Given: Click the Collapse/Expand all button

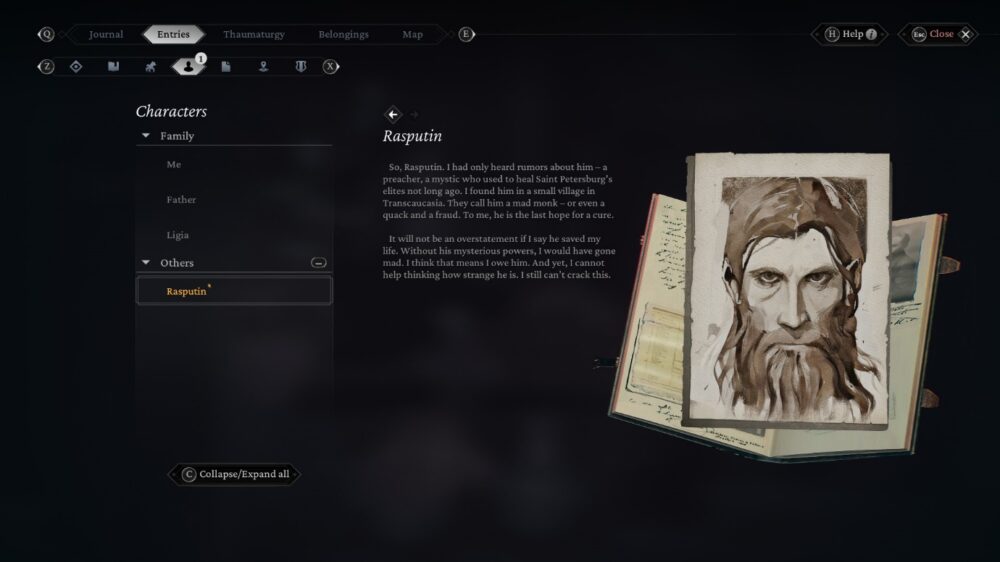Looking at the screenshot, I should pyautogui.click(x=234, y=474).
